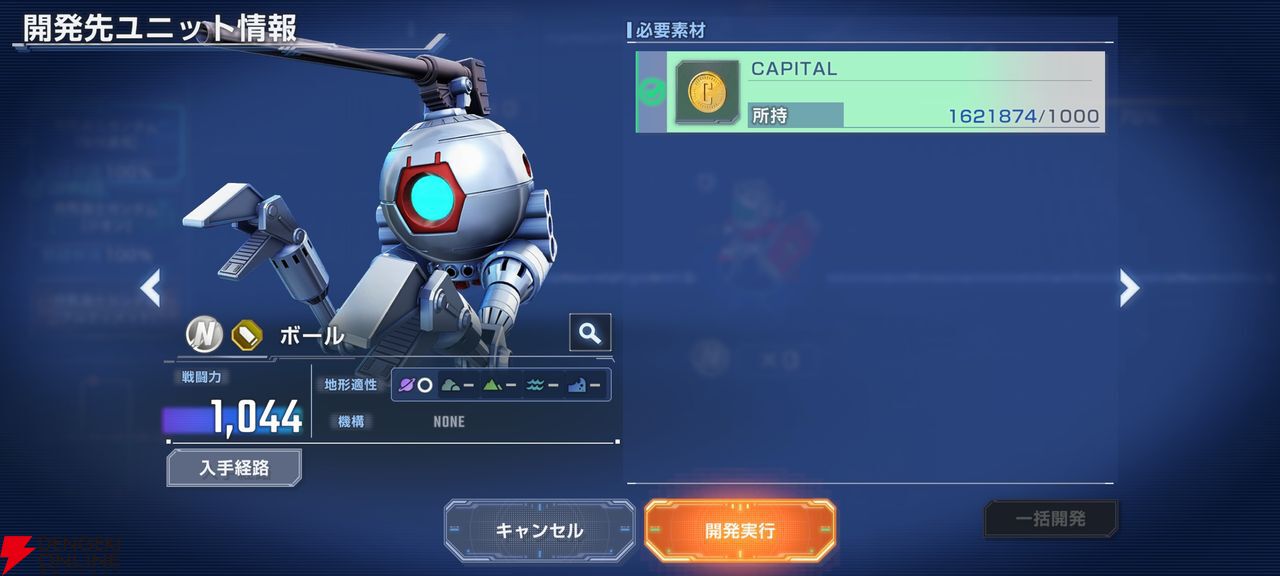The width and height of the screenshot is (1280, 576).
Task: Confirm development with 開発実行 button
Action: pyautogui.click(x=740, y=530)
